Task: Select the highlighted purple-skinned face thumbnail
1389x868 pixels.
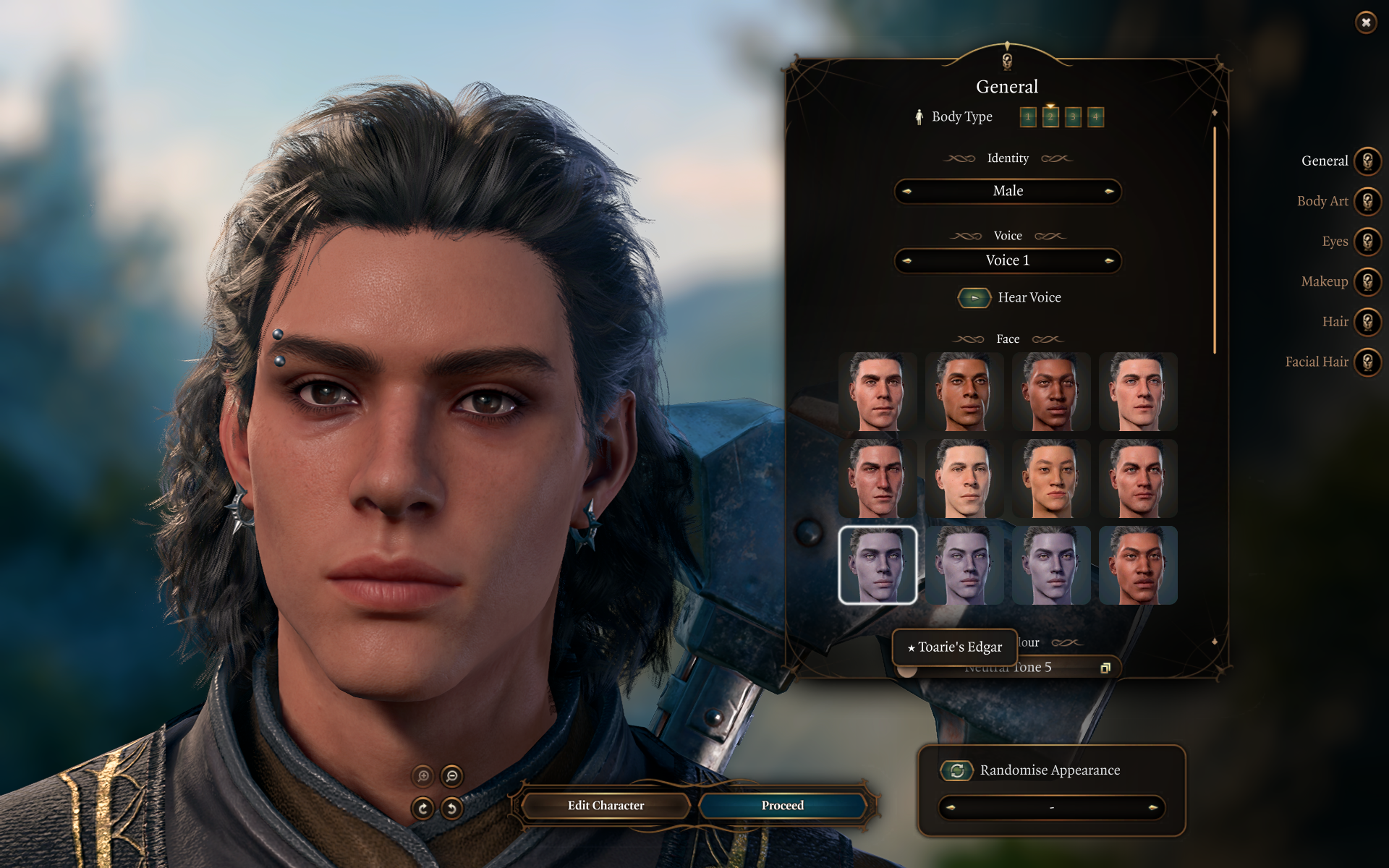Action: click(878, 565)
